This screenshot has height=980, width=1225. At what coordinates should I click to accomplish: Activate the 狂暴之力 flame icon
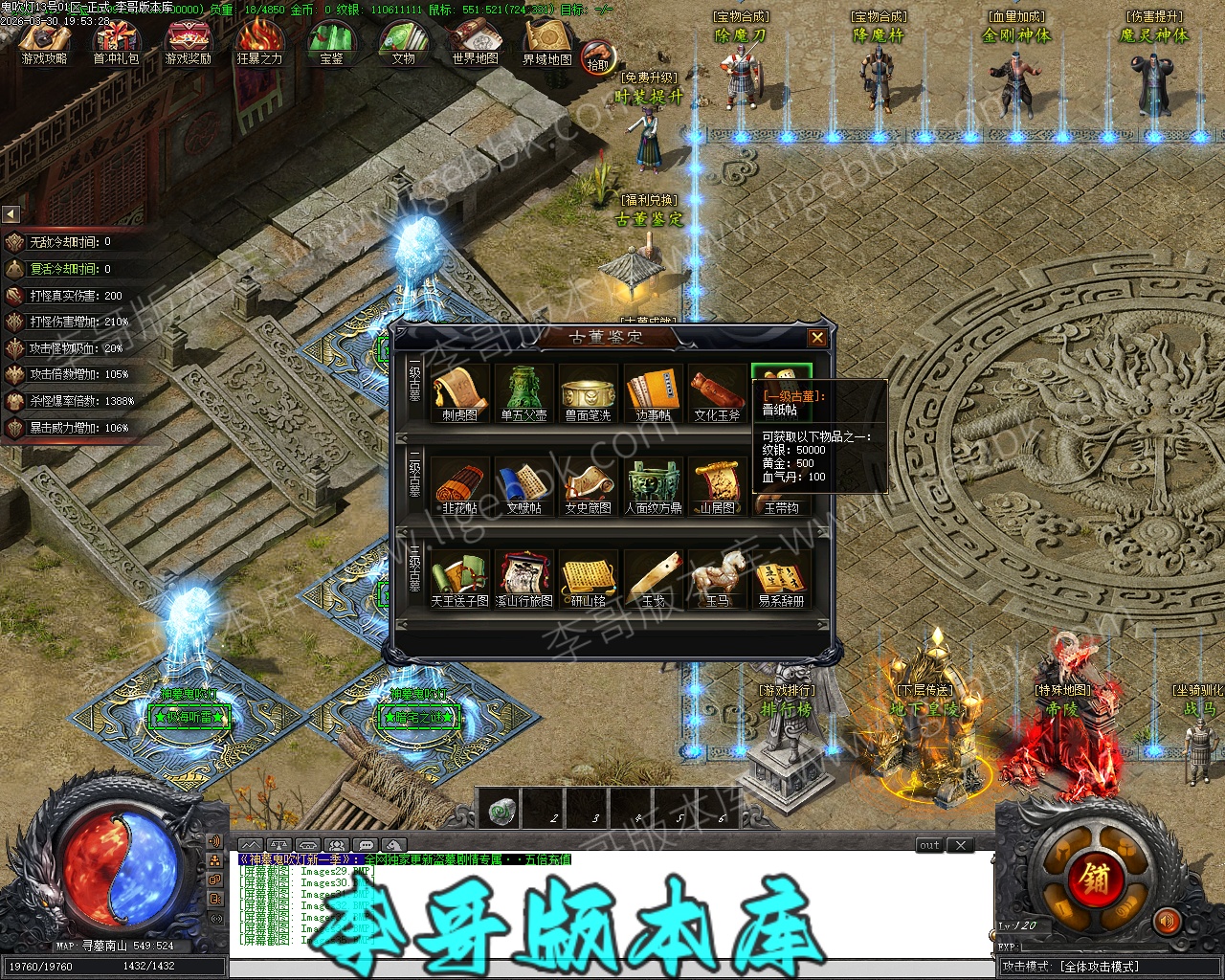pyautogui.click(x=259, y=42)
